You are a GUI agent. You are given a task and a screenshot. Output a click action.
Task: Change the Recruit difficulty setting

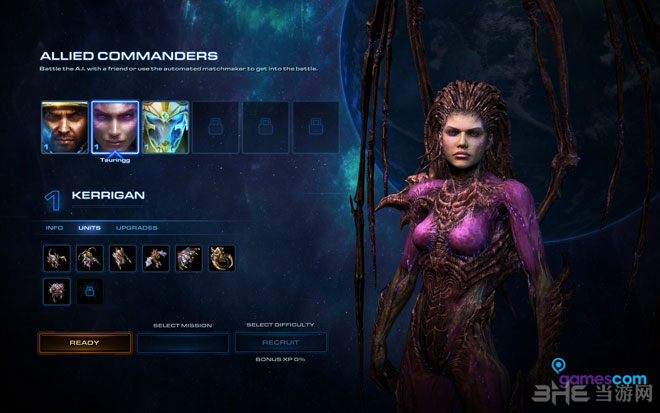(281, 343)
